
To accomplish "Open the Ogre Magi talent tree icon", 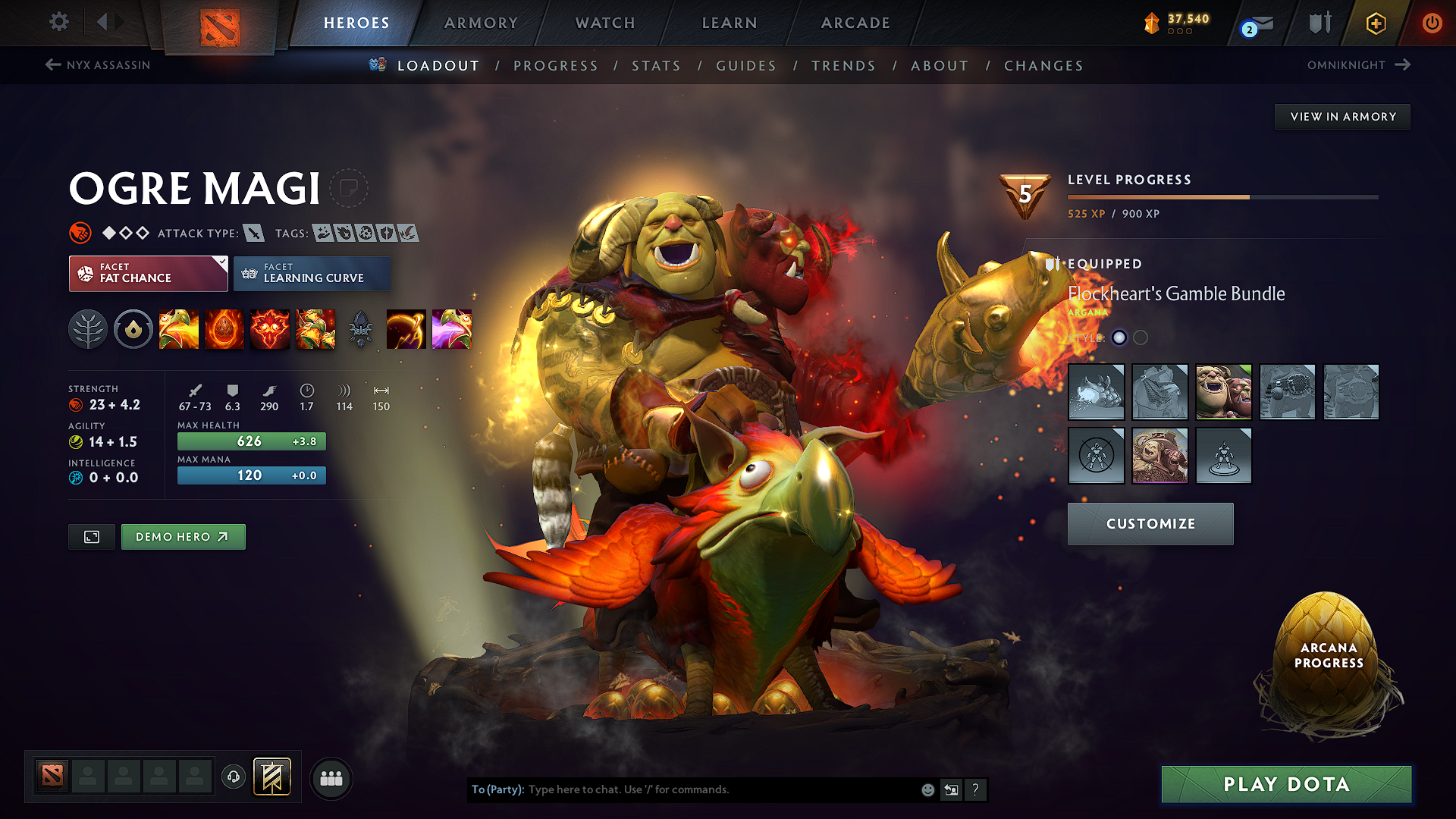I will 88,329.
